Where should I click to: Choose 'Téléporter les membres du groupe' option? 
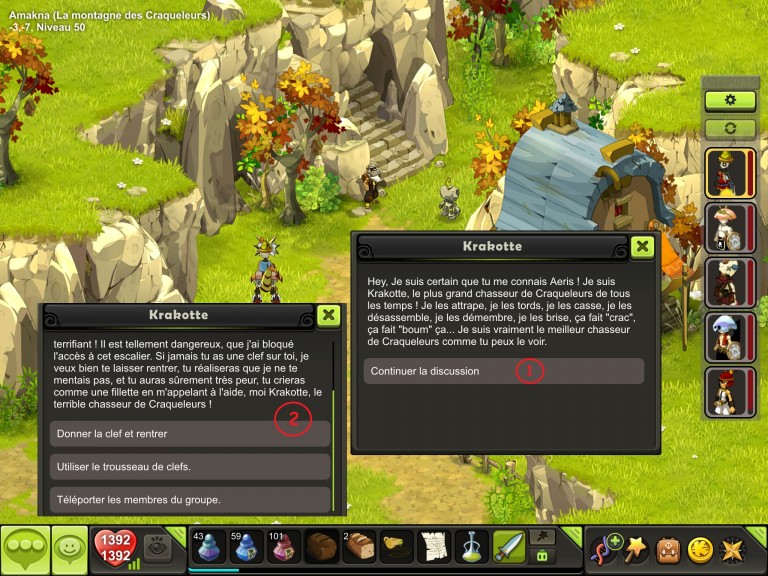190,499
